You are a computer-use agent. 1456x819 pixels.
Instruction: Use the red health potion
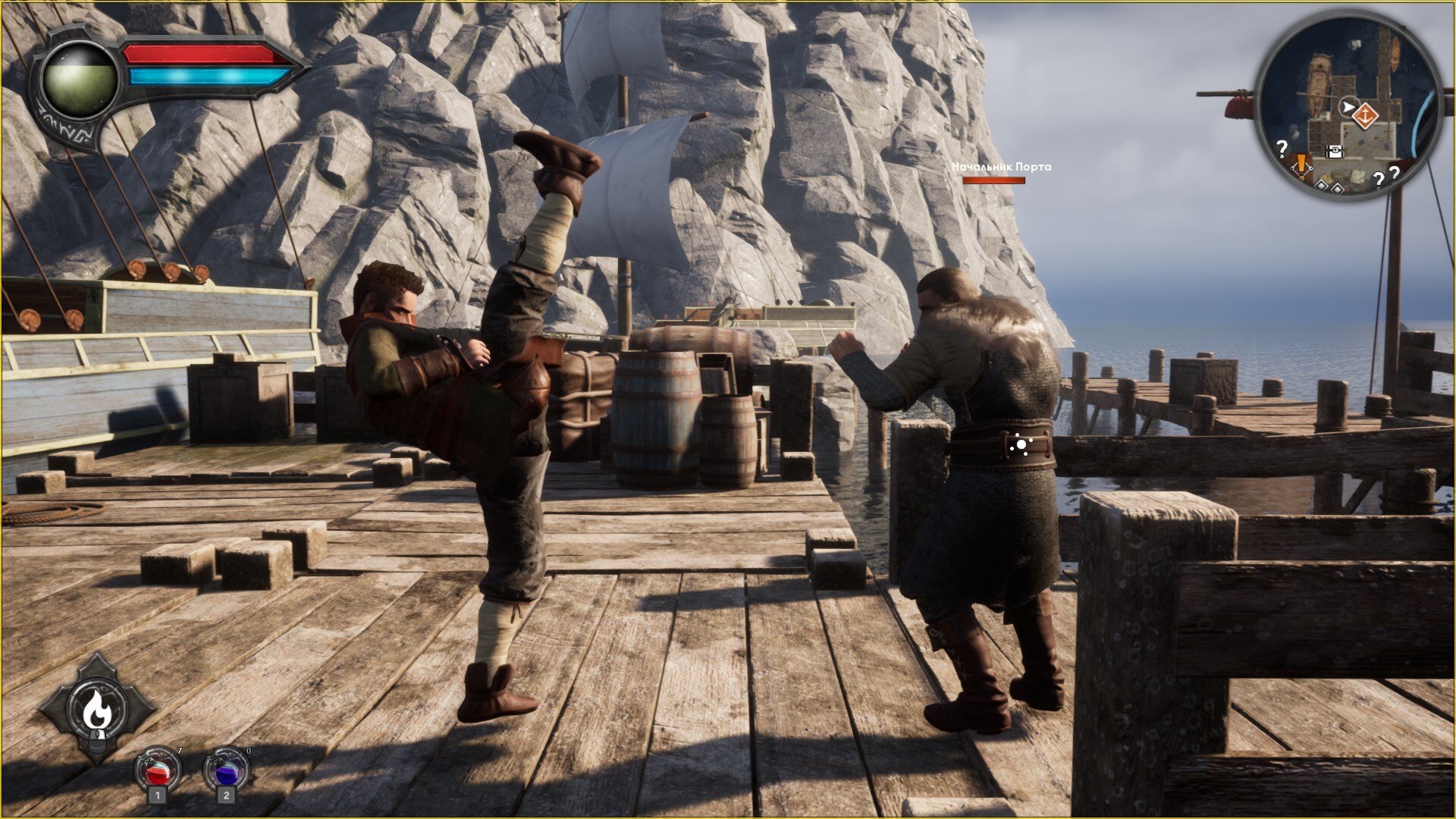[x=158, y=772]
